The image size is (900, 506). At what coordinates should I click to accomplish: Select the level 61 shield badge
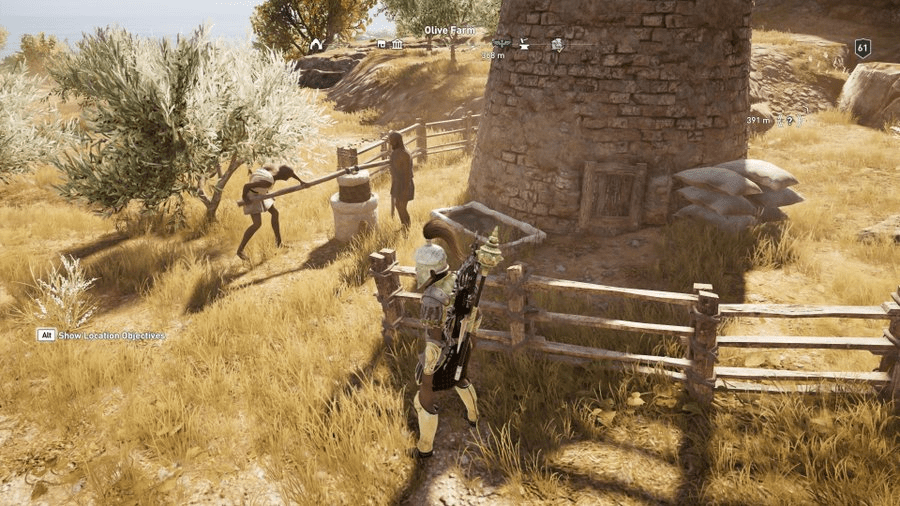(862, 47)
